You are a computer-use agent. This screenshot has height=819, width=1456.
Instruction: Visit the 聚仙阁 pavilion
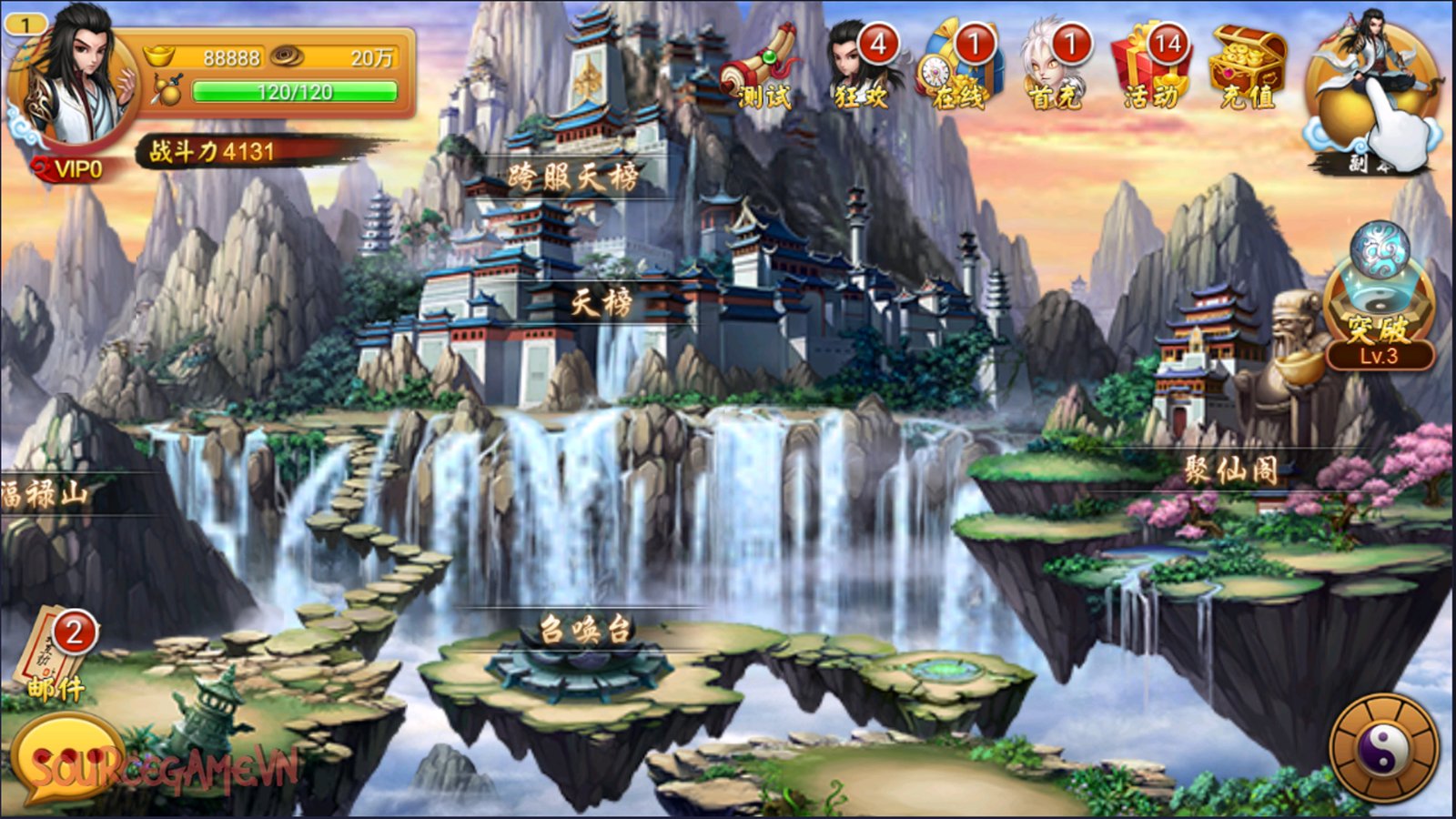1230,470
